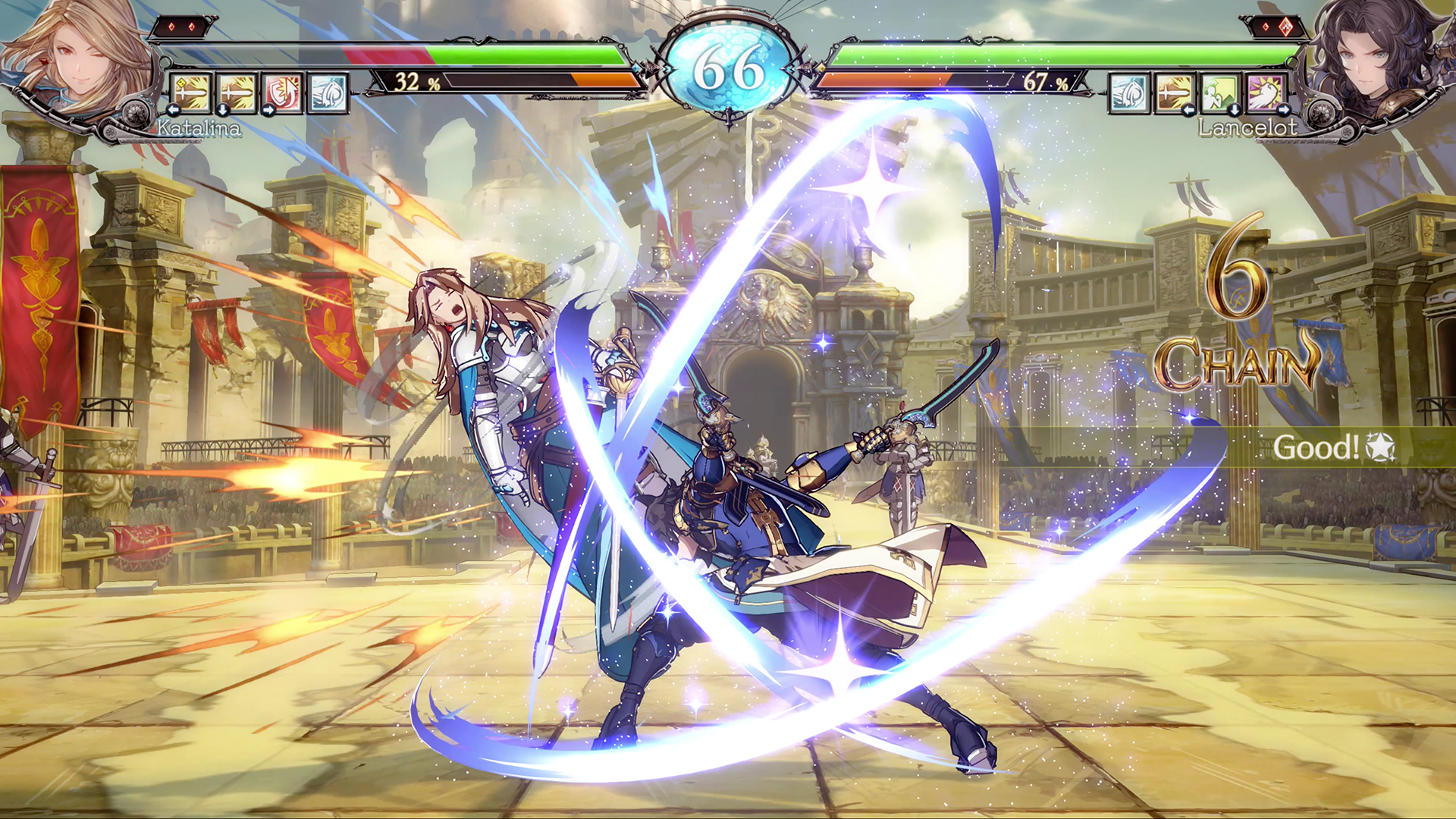The height and width of the screenshot is (819, 1456).
Task: Click Katalina's blue ice dragon skill icon
Action: [326, 91]
